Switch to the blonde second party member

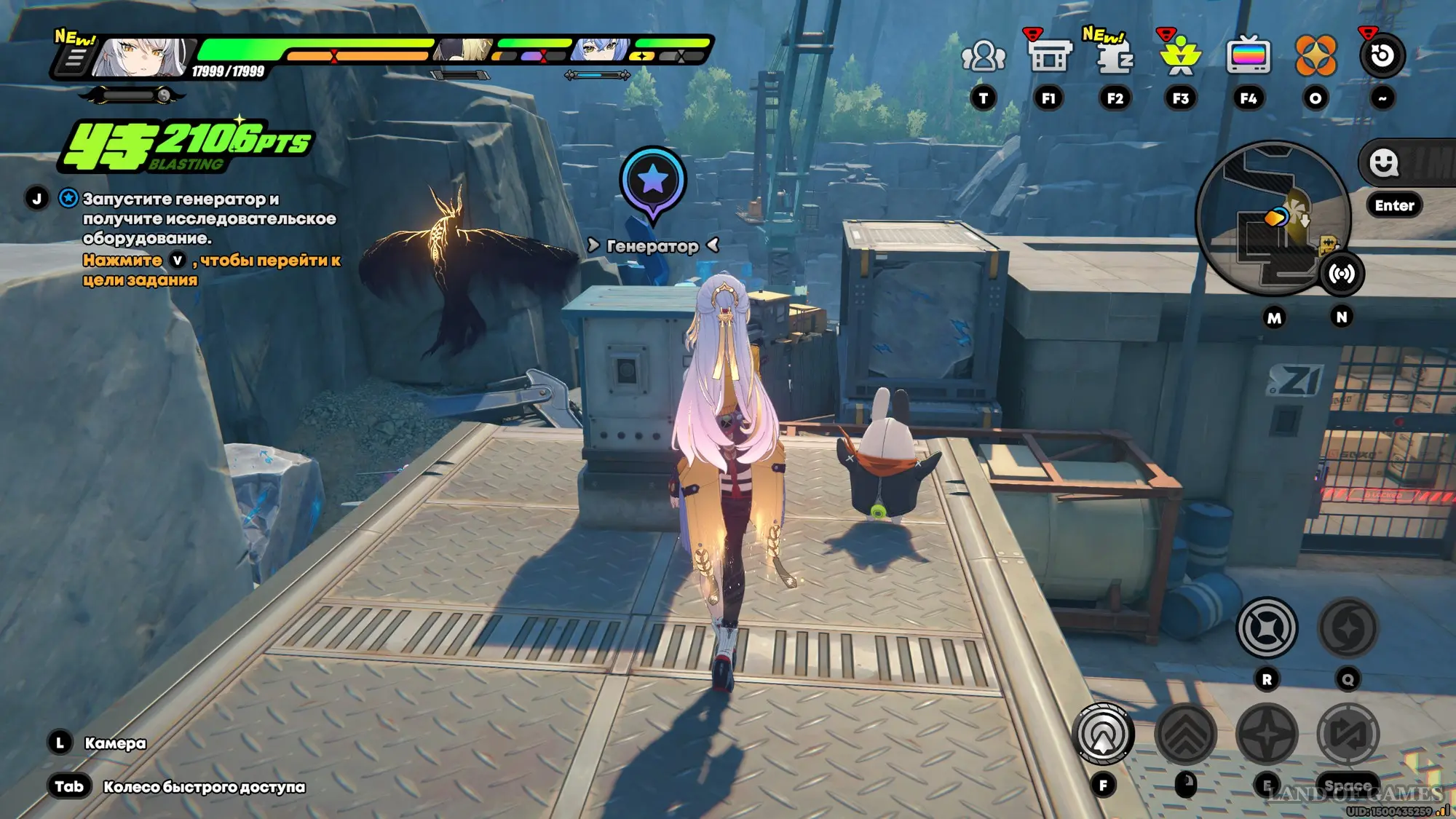[464, 50]
